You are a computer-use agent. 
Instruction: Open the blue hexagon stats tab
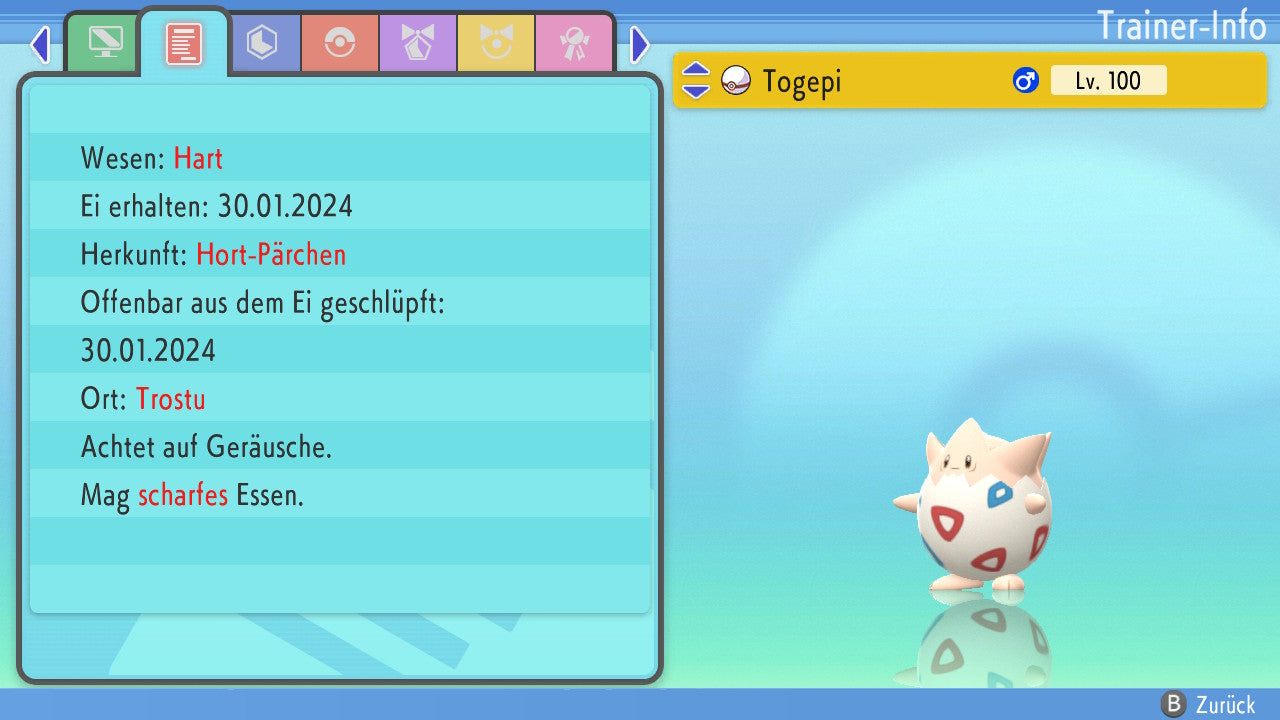262,43
